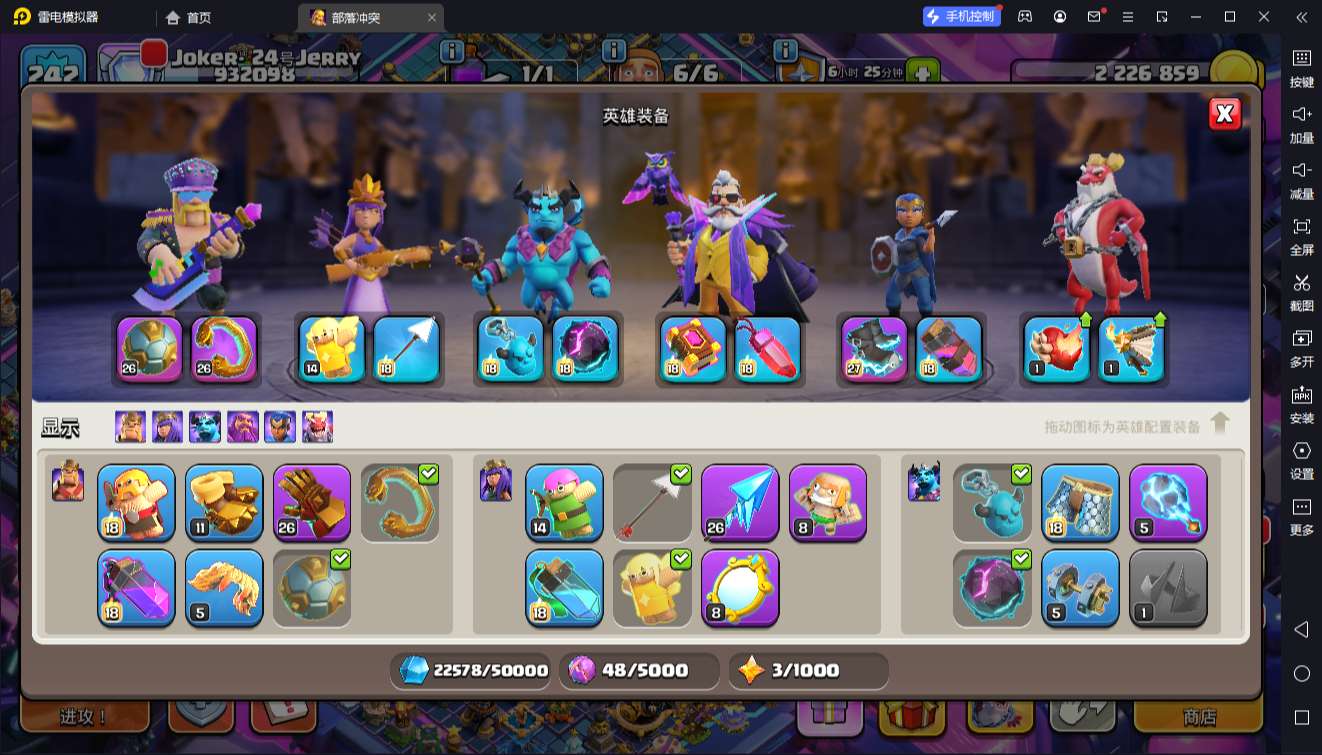Select the Archer Puppet equipment
Image resolution: width=1322 pixels, height=755 pixels.
coord(564,502)
